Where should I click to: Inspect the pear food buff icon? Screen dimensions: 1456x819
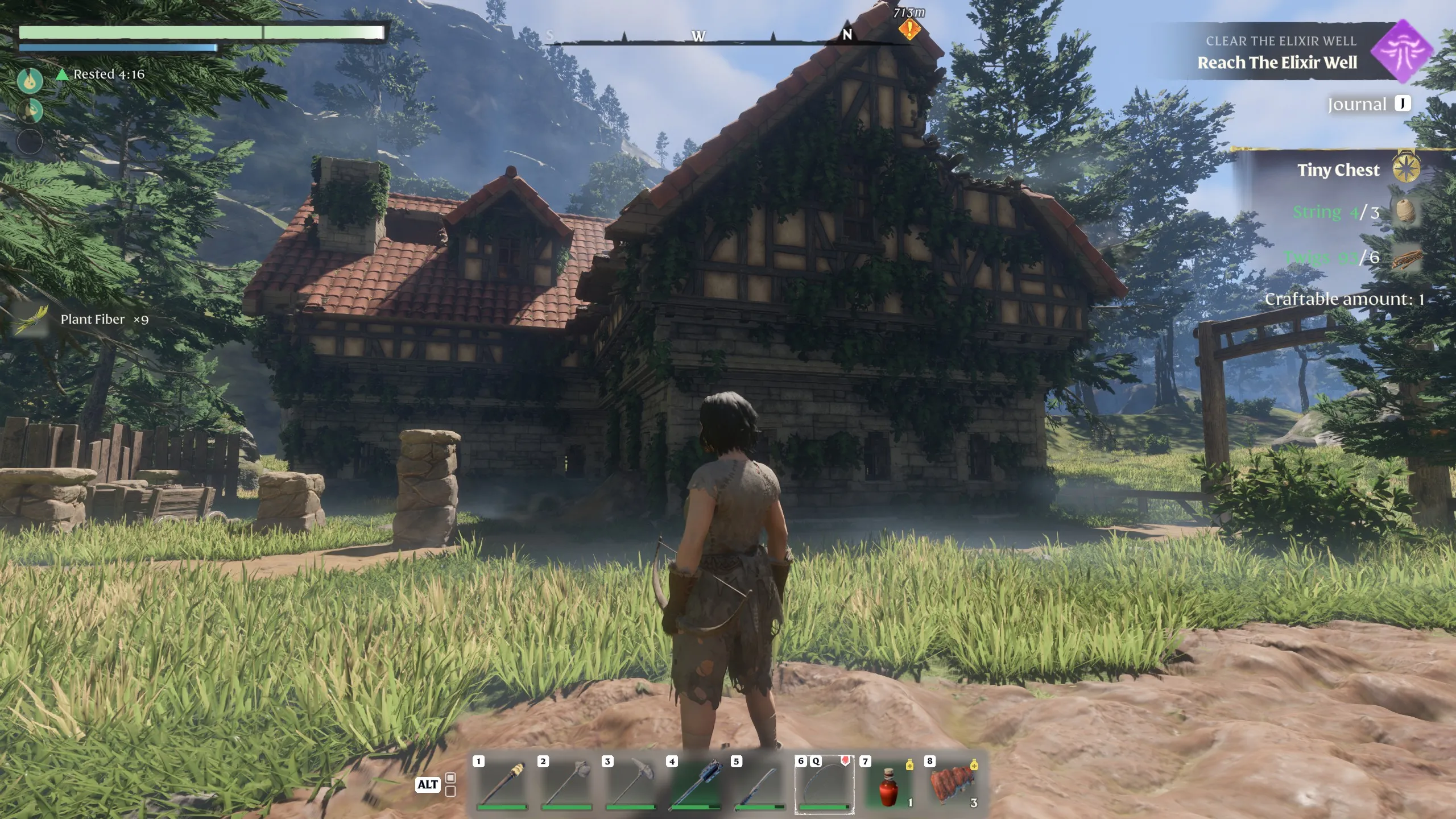click(30, 81)
